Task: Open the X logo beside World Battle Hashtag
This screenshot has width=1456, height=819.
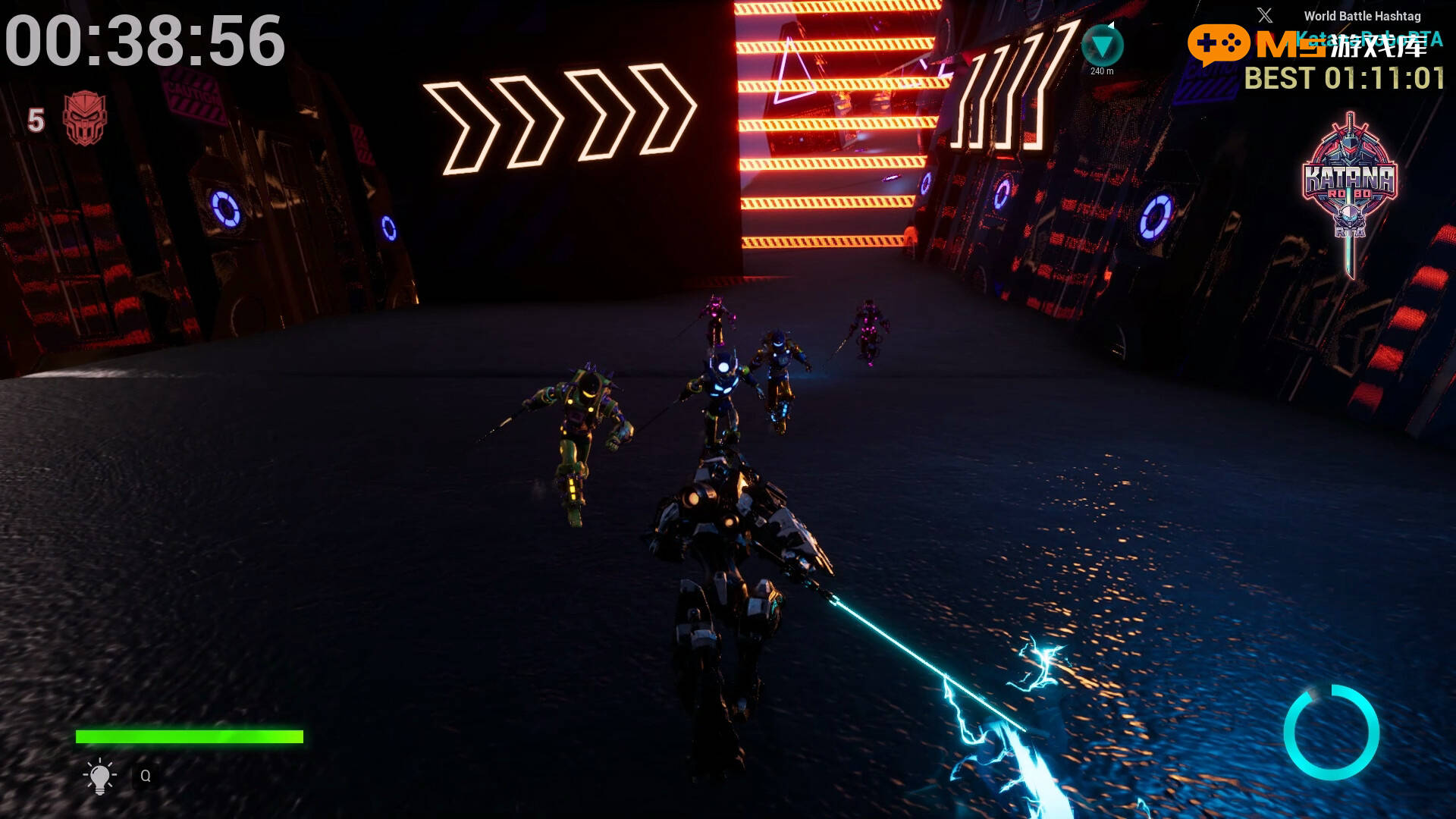Action: coord(1264,15)
